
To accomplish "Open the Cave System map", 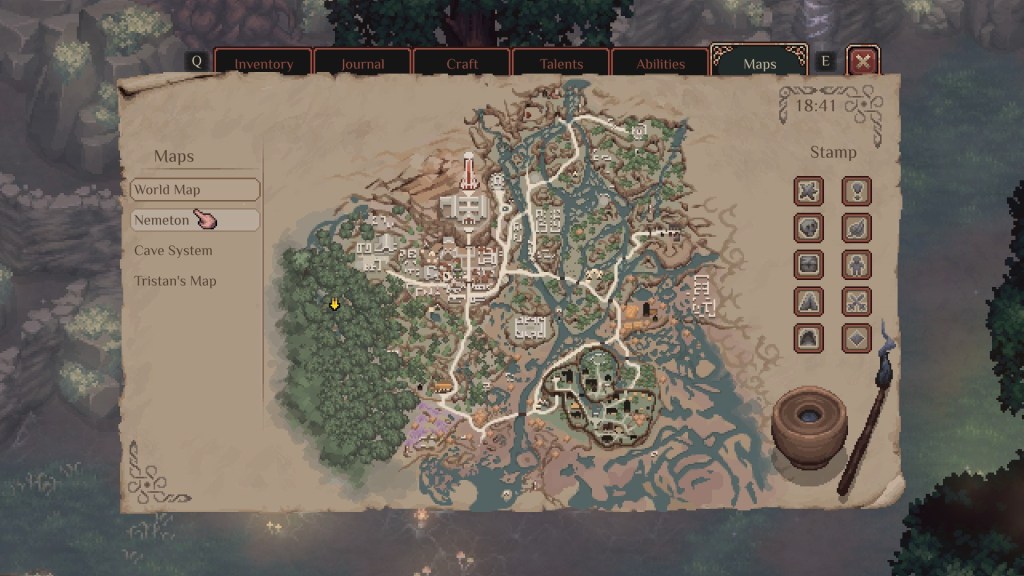I will point(173,251).
